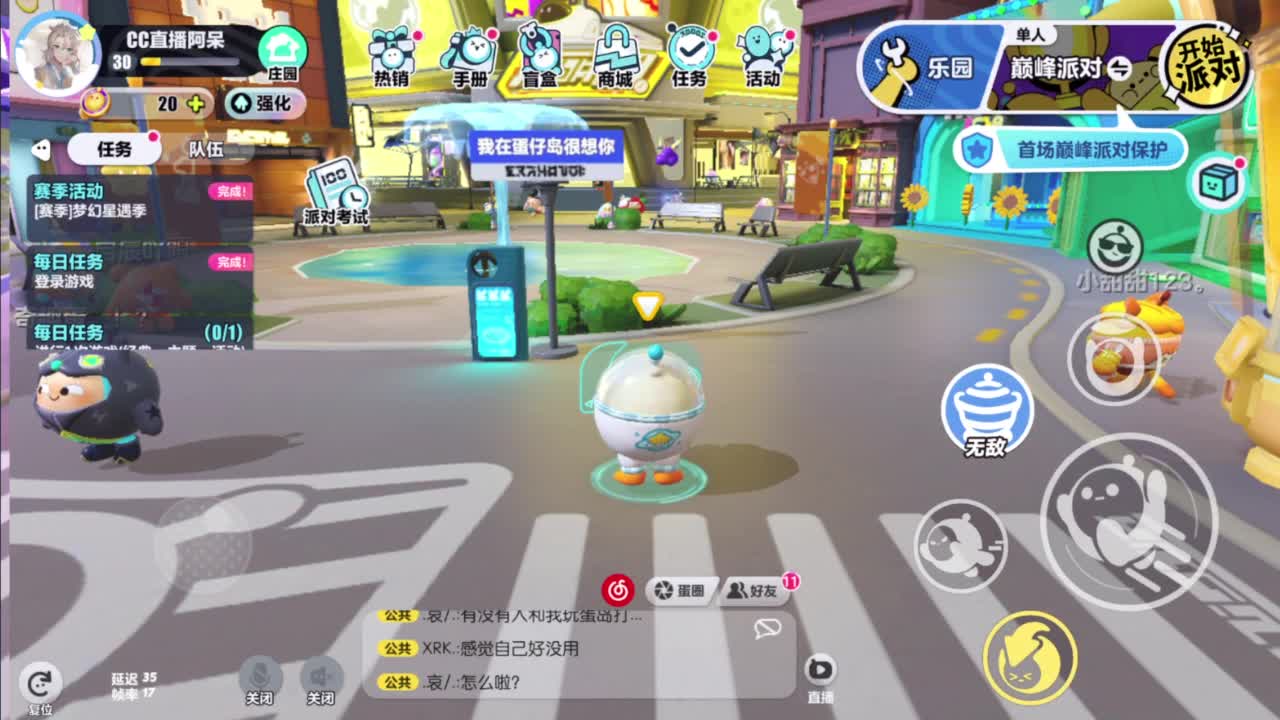Open the 庄园 manor home icon
This screenshot has height=720, width=1280.
point(281,48)
